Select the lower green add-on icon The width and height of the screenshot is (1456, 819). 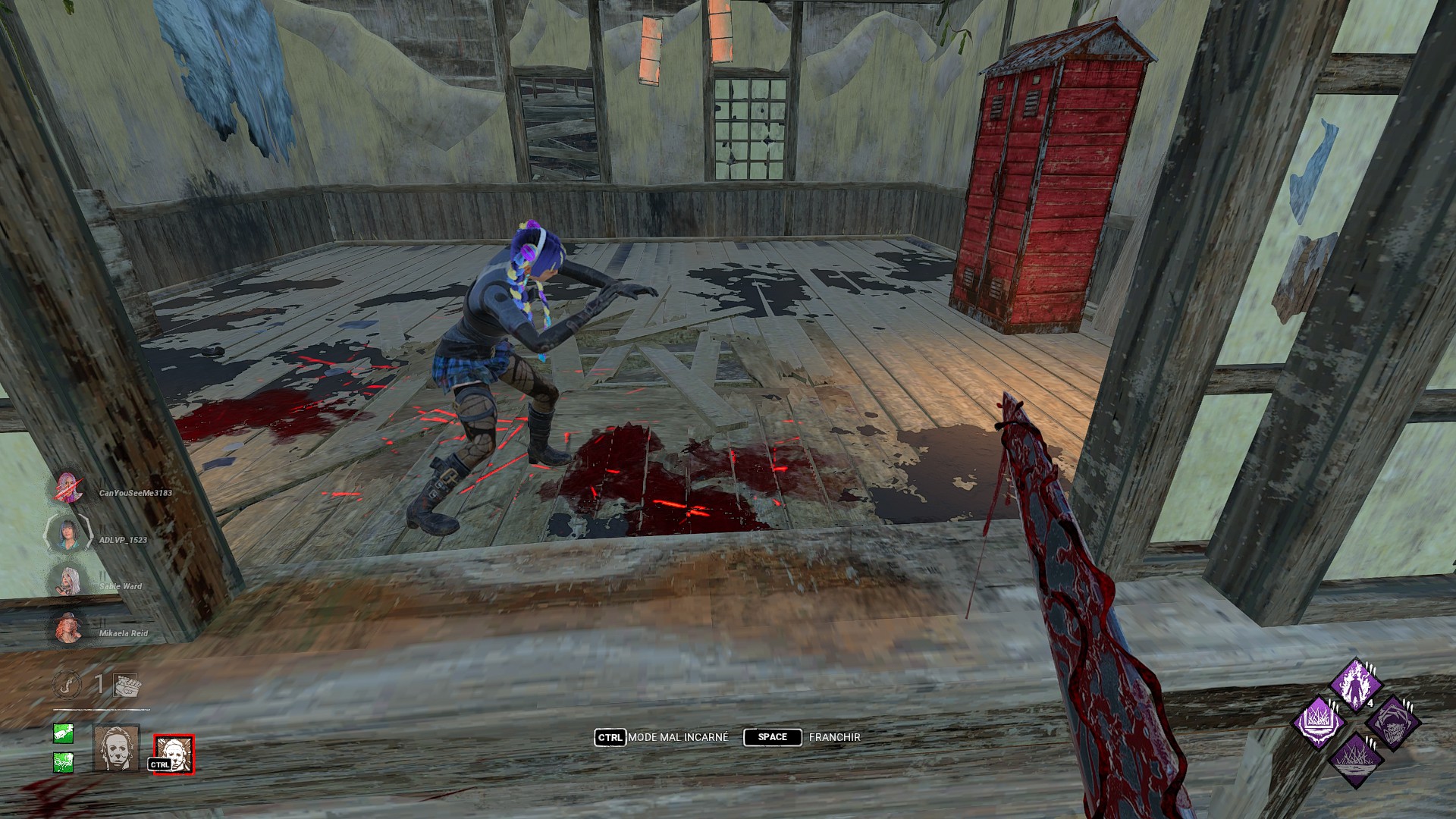click(64, 761)
